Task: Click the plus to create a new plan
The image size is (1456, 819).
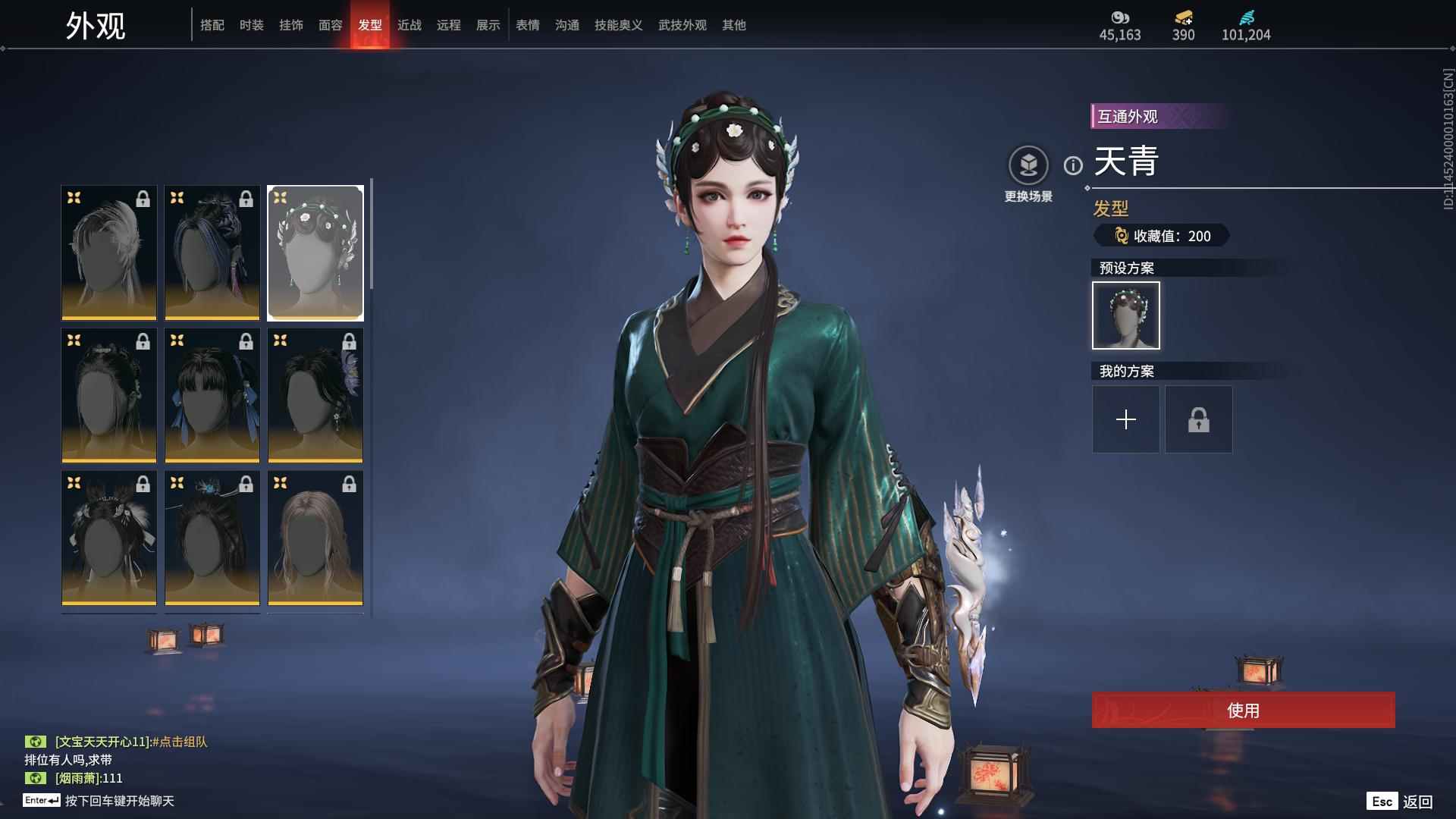Action: (x=1125, y=419)
